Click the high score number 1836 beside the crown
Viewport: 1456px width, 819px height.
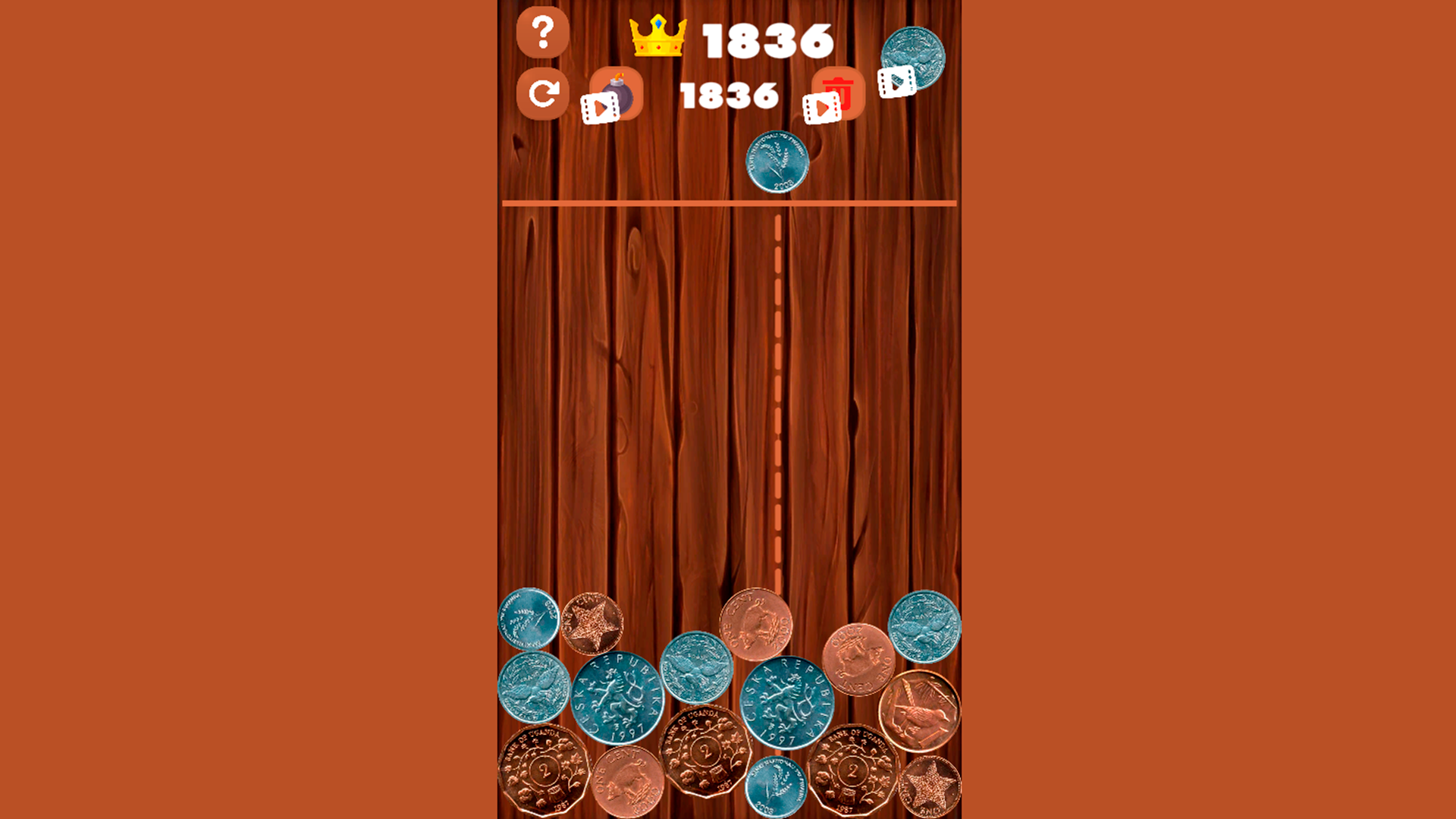tap(766, 40)
